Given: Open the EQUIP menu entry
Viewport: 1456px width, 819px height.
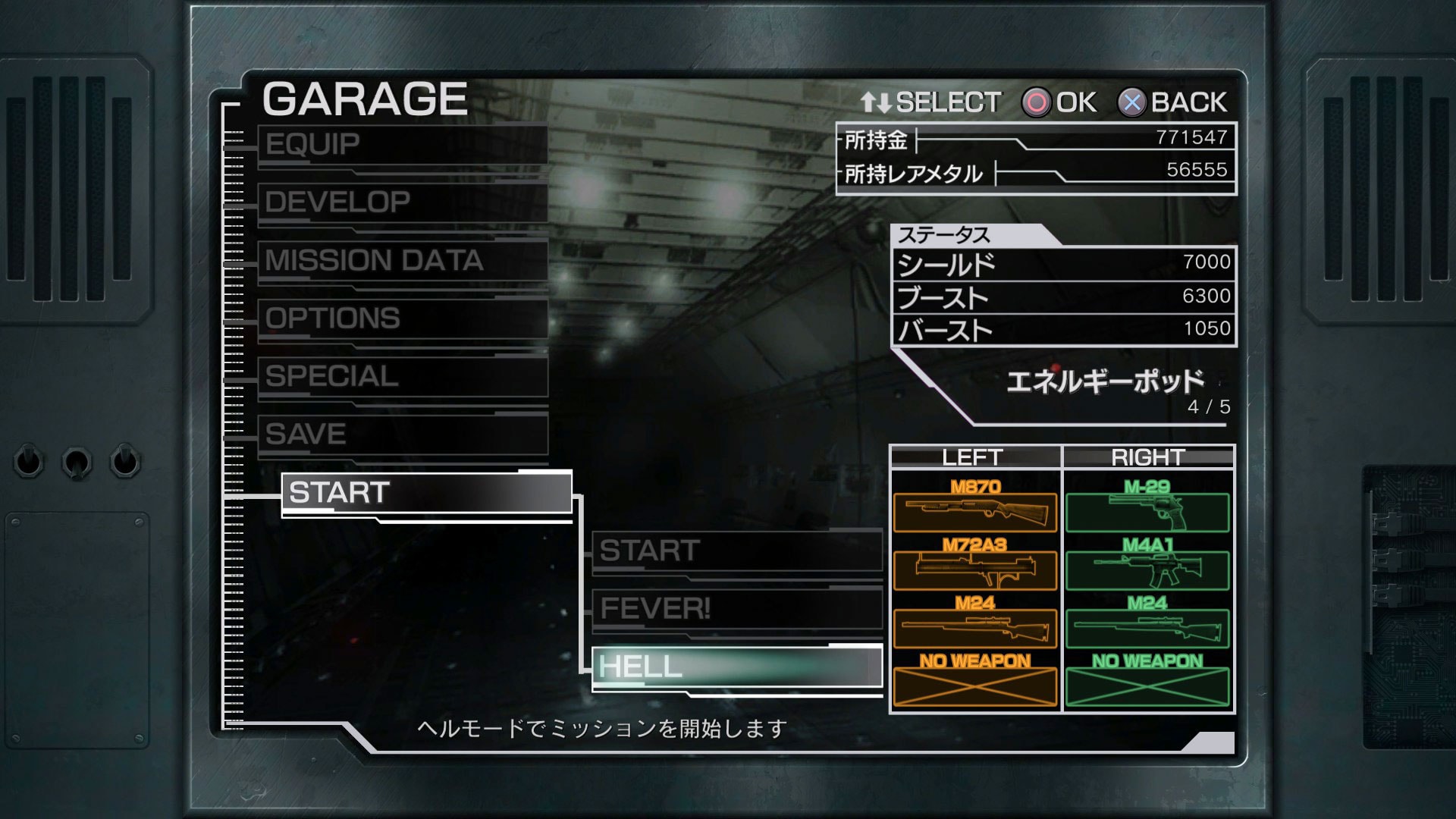Looking at the screenshot, I should [402, 146].
